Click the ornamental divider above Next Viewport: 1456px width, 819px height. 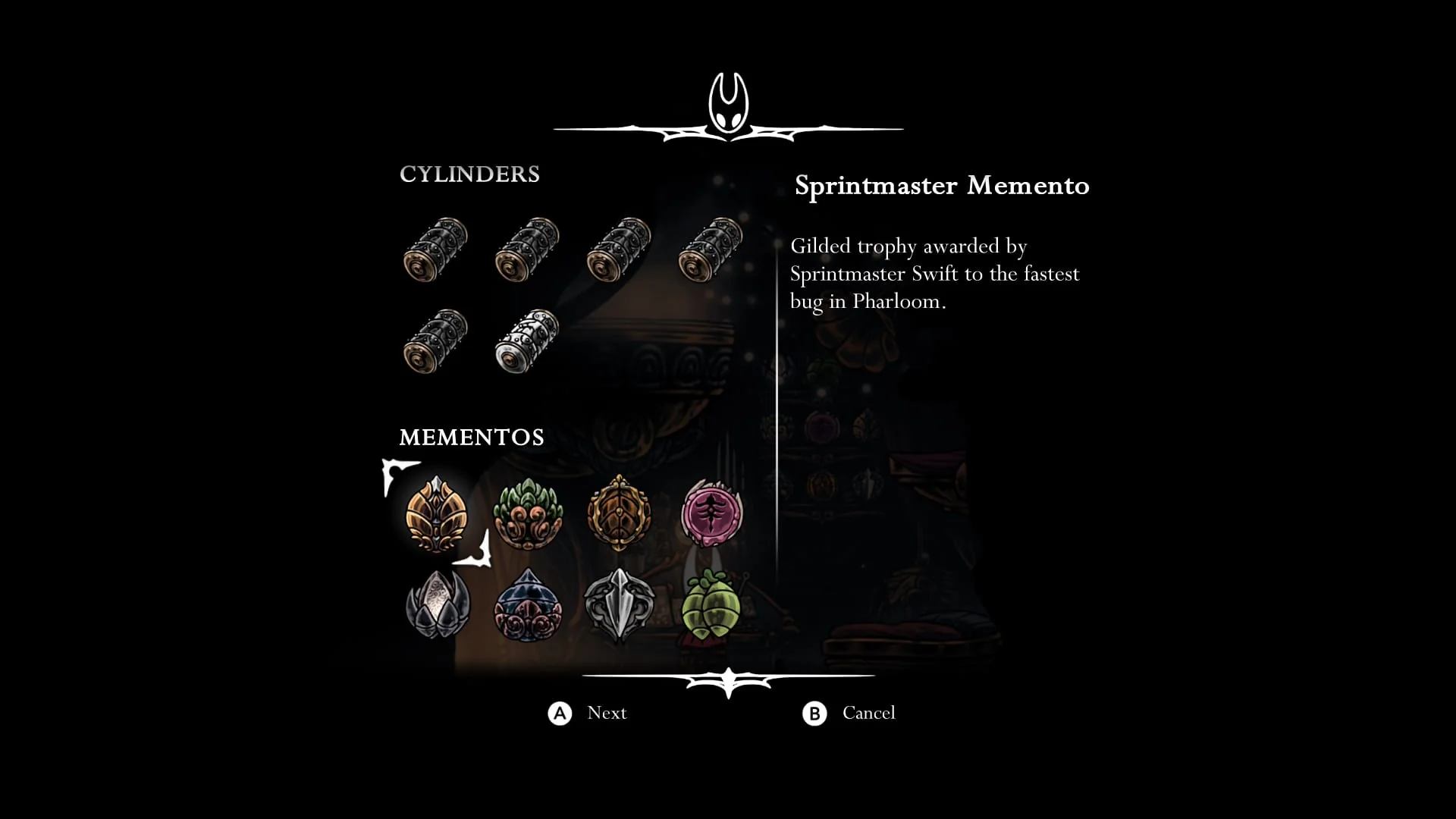(x=728, y=679)
